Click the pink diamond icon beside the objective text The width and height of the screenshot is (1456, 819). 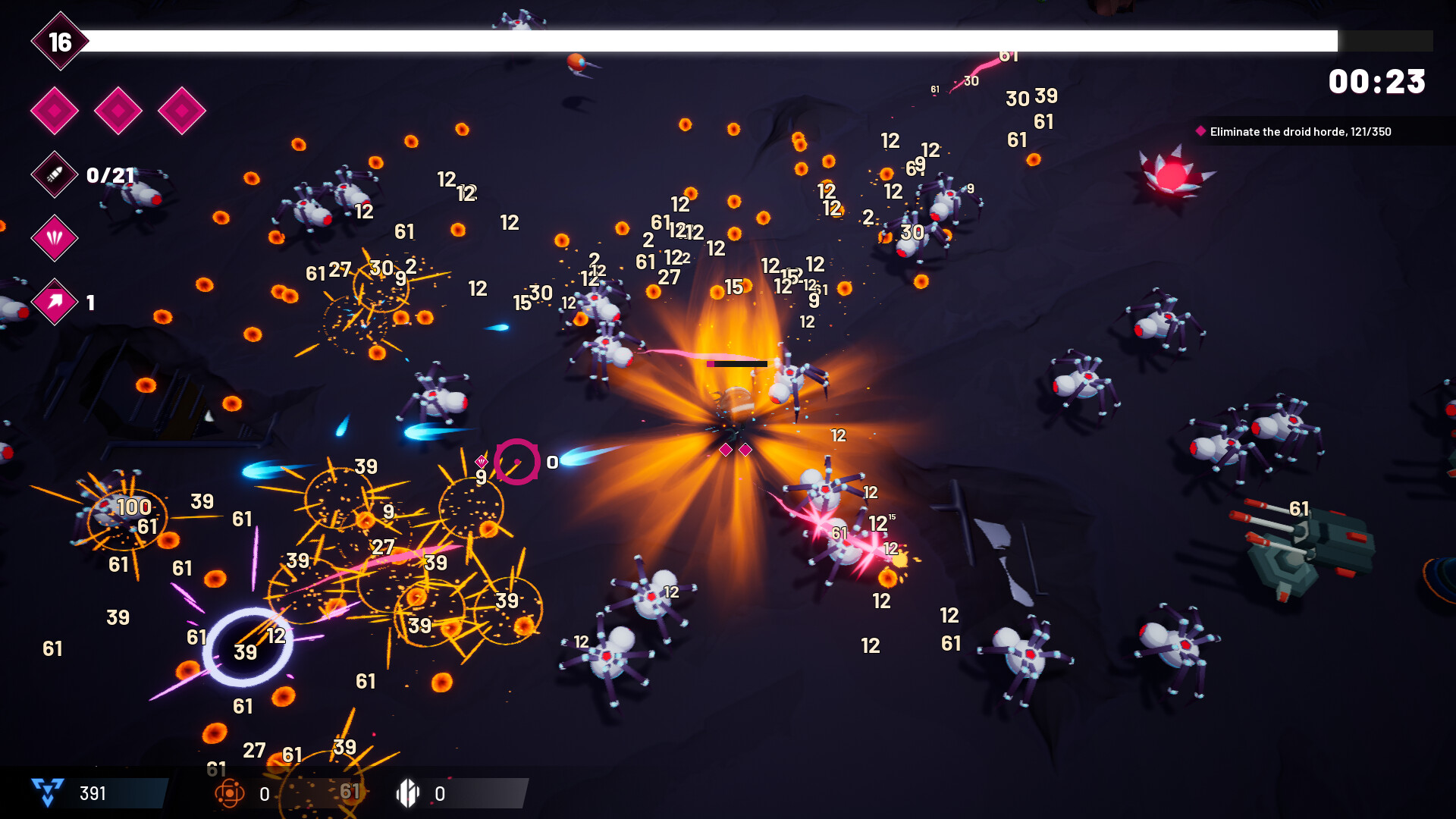tap(1201, 131)
